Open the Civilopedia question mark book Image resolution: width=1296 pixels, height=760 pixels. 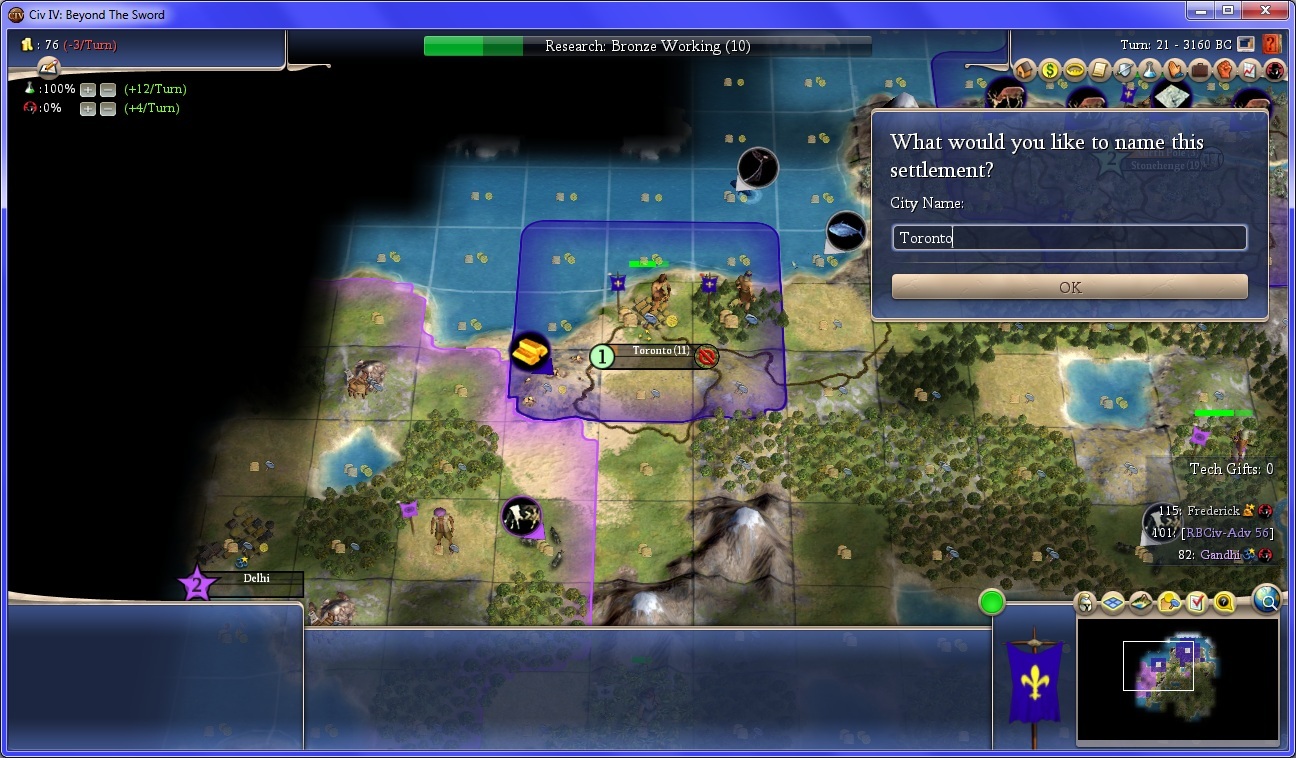pyautogui.click(x=1271, y=44)
